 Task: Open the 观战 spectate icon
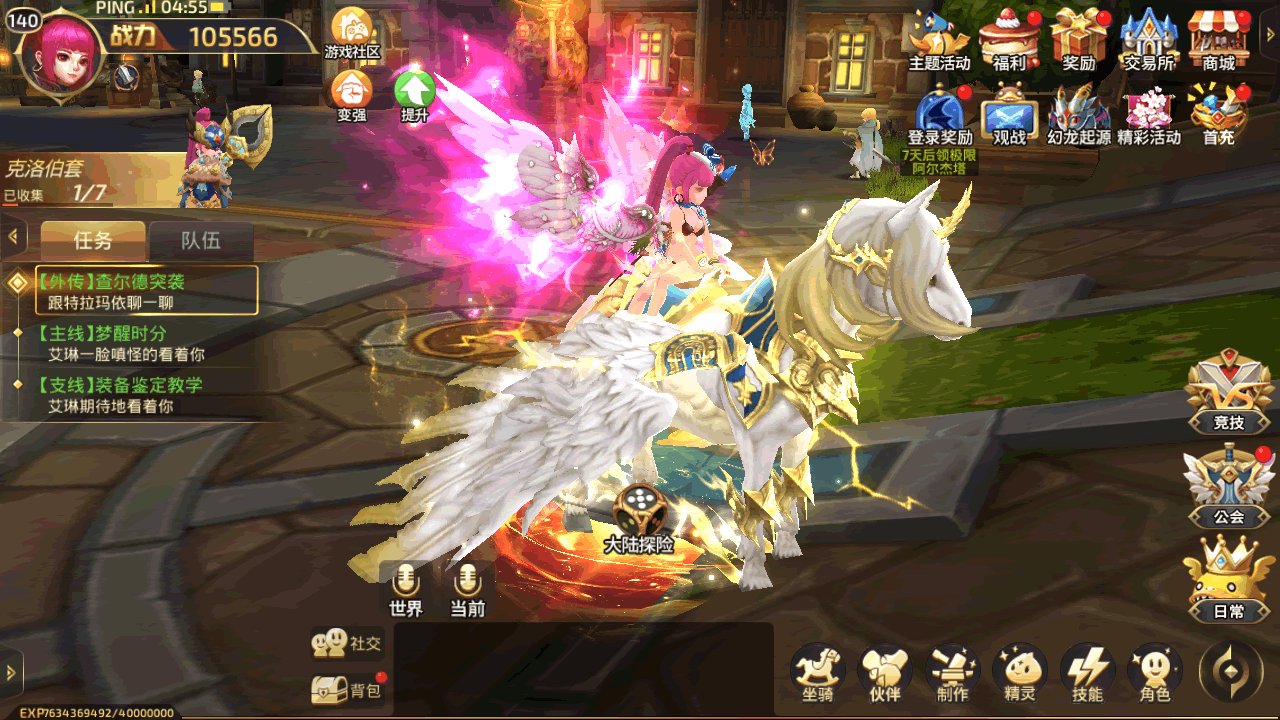pos(1009,115)
